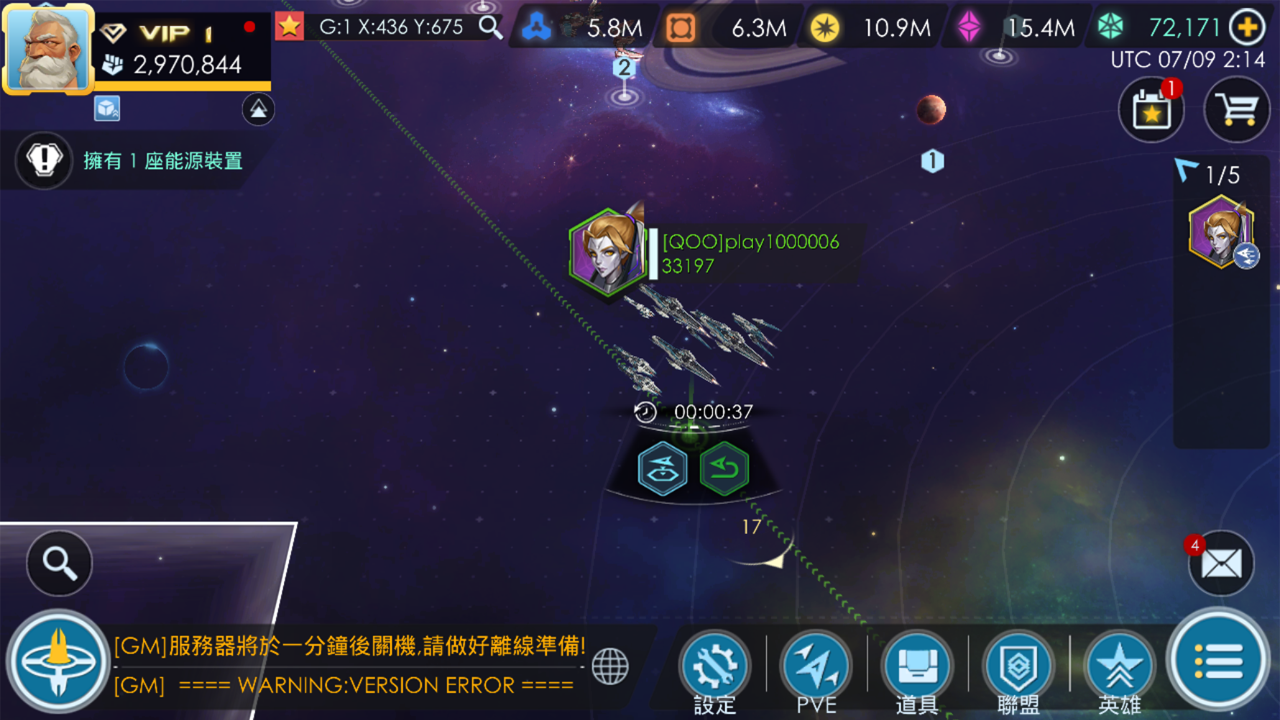
Task: Open the shopping cart store
Action: (x=1237, y=109)
